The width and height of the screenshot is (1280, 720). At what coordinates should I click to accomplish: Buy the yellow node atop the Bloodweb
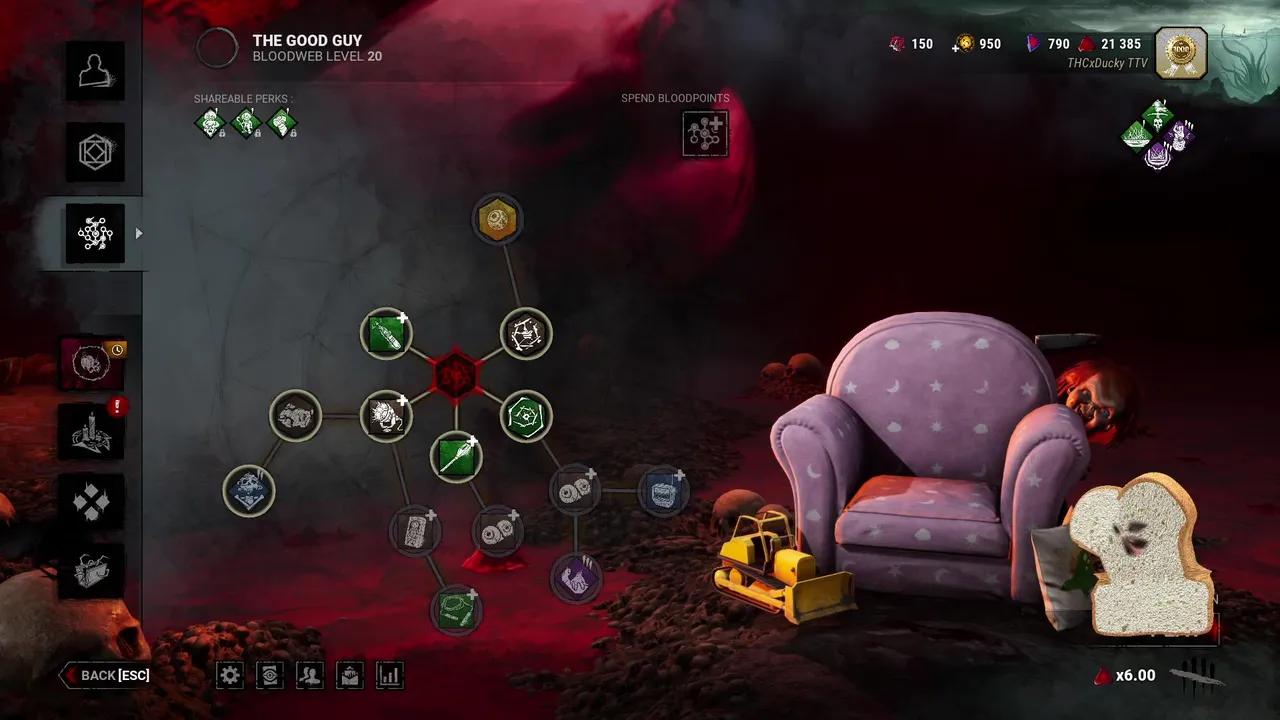(497, 219)
